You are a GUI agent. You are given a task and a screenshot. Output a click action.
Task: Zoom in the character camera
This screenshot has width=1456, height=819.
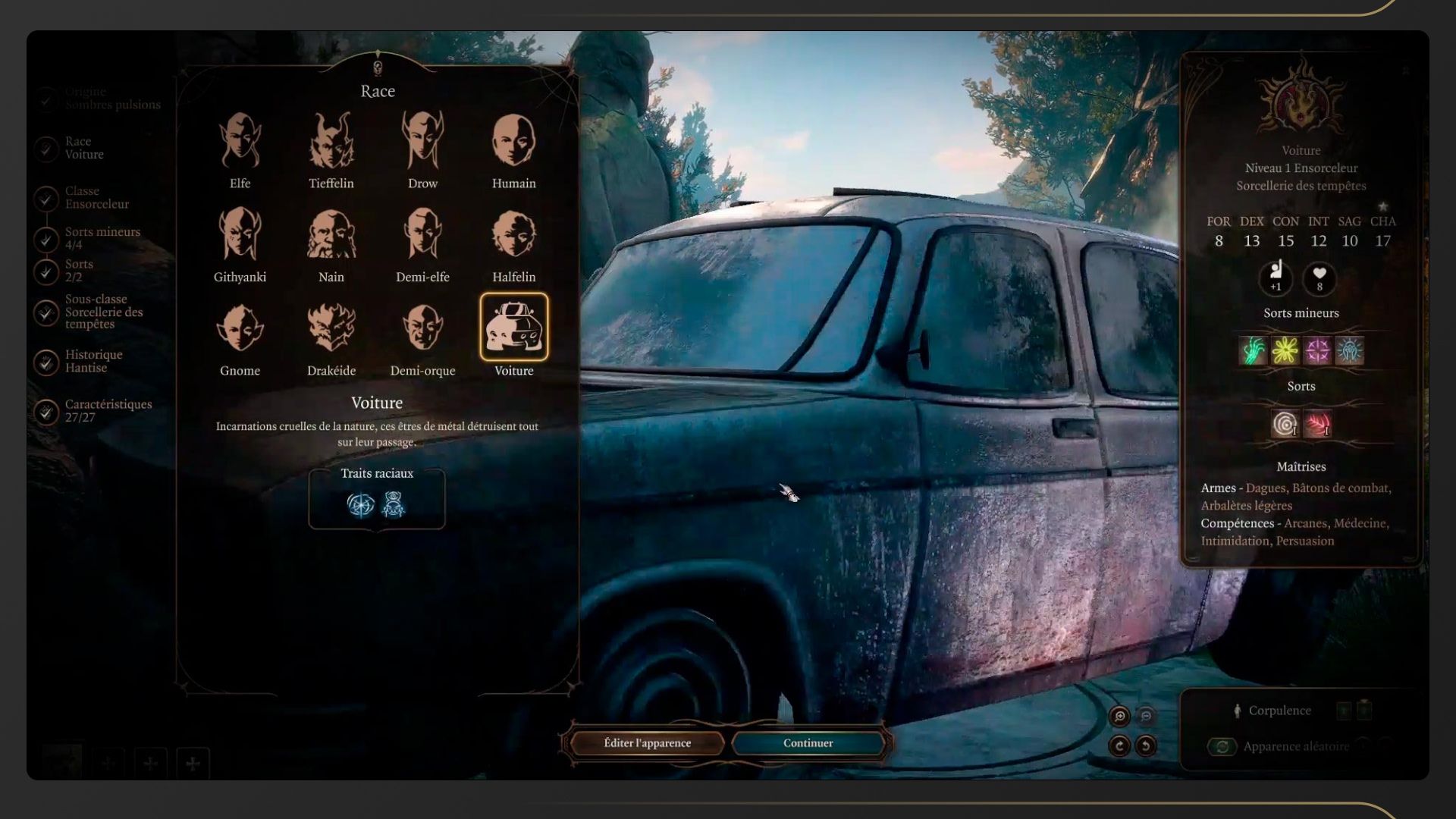click(x=1119, y=717)
